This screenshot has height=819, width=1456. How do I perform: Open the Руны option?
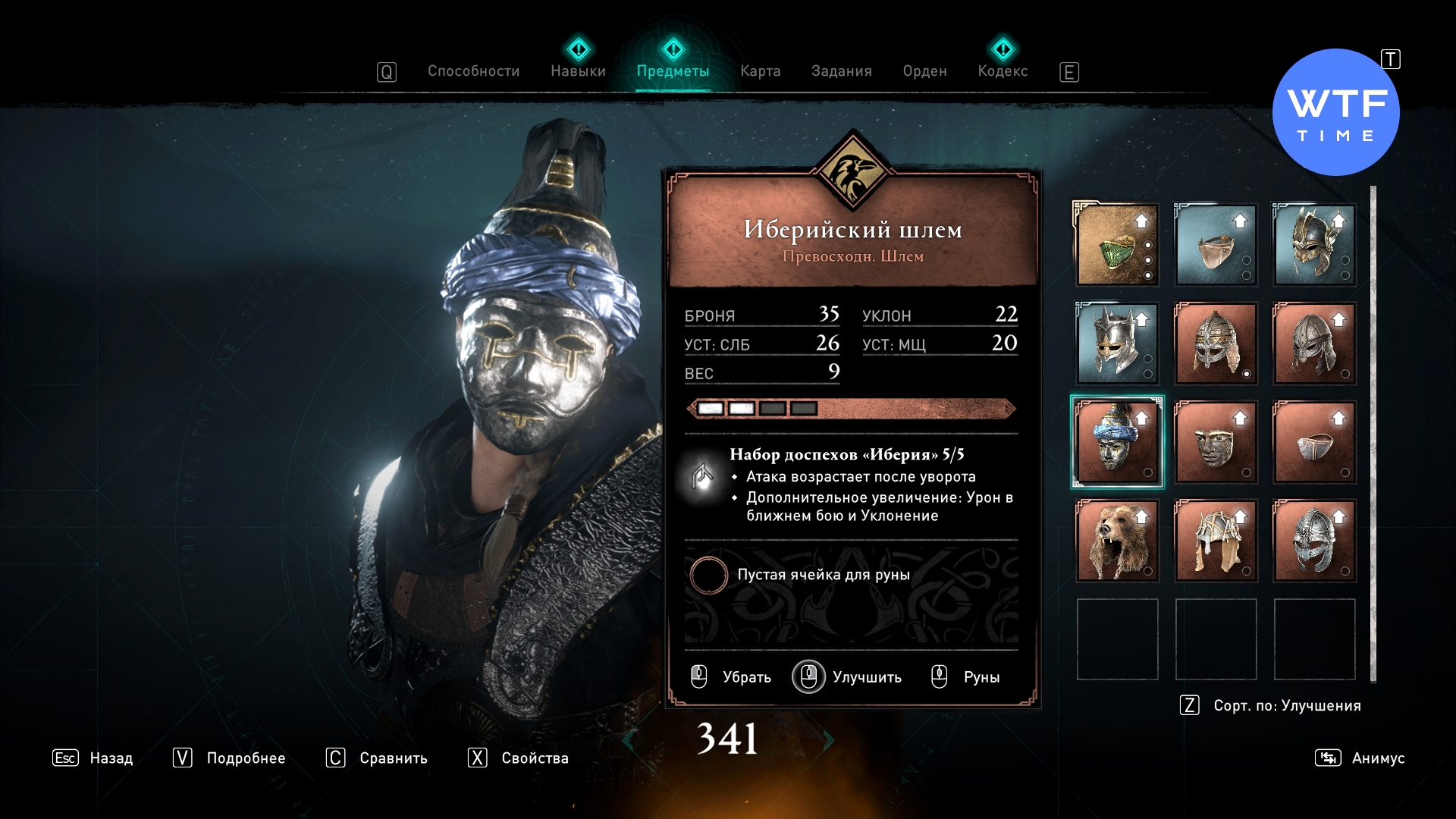pos(966,676)
